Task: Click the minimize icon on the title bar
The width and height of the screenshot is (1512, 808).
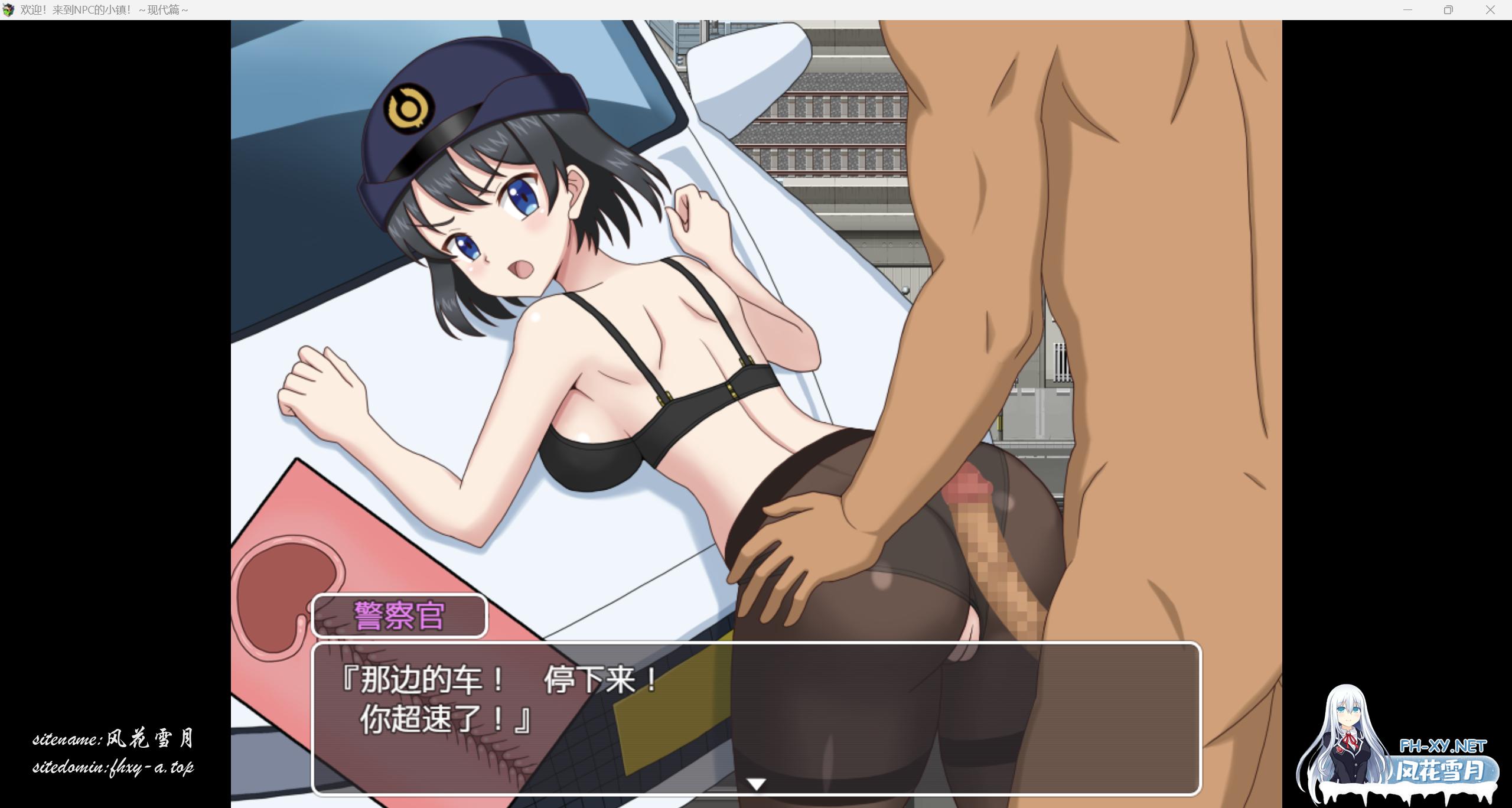Action: (1407, 9)
